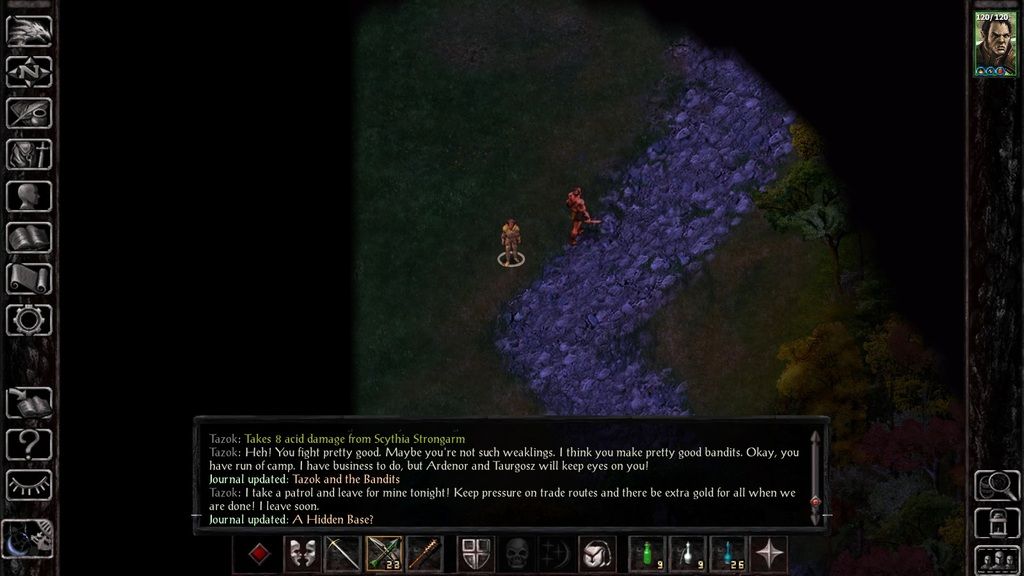
Task: Open the journal quill icon
Action: (29, 113)
